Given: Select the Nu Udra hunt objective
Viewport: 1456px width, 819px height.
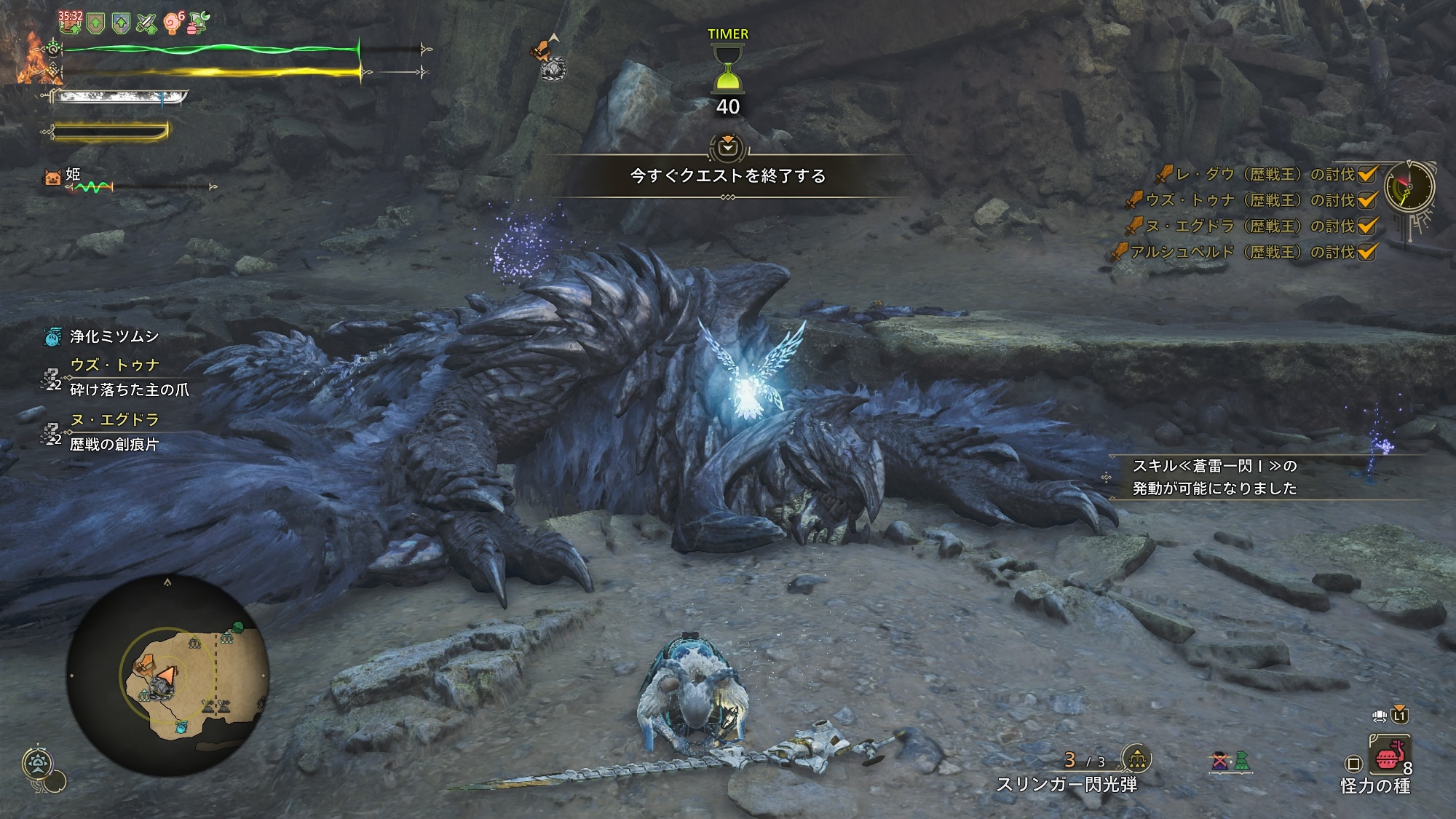Looking at the screenshot, I should [x=1249, y=226].
